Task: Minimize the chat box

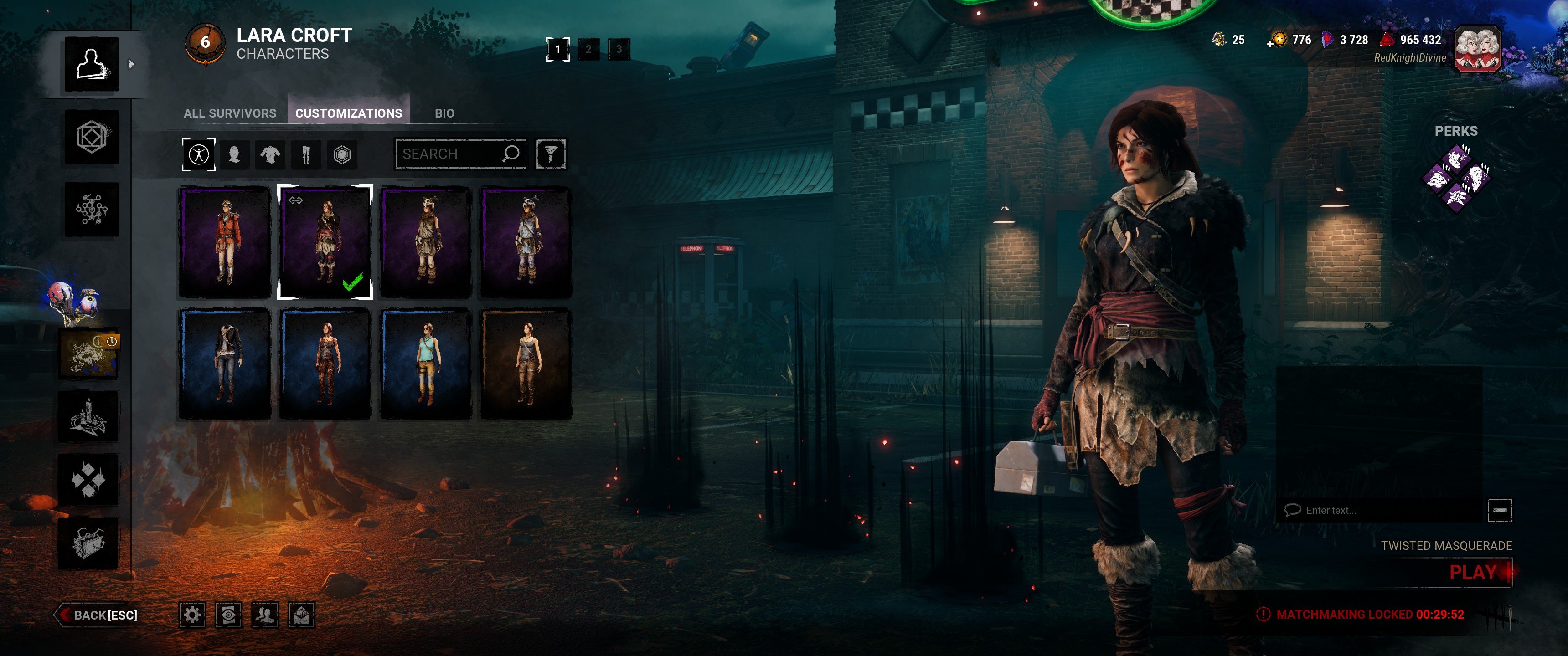Action: point(1499,510)
